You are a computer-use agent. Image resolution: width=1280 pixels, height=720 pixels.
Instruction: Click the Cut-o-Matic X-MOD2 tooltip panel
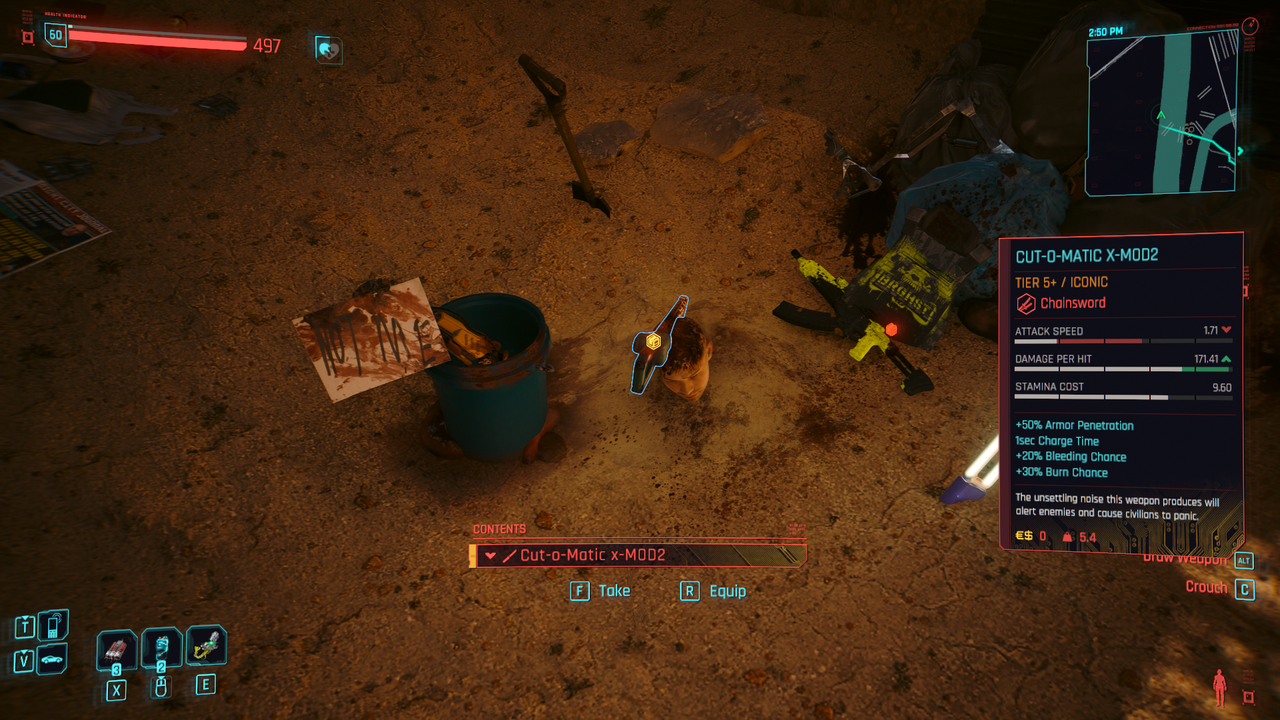(1121, 390)
